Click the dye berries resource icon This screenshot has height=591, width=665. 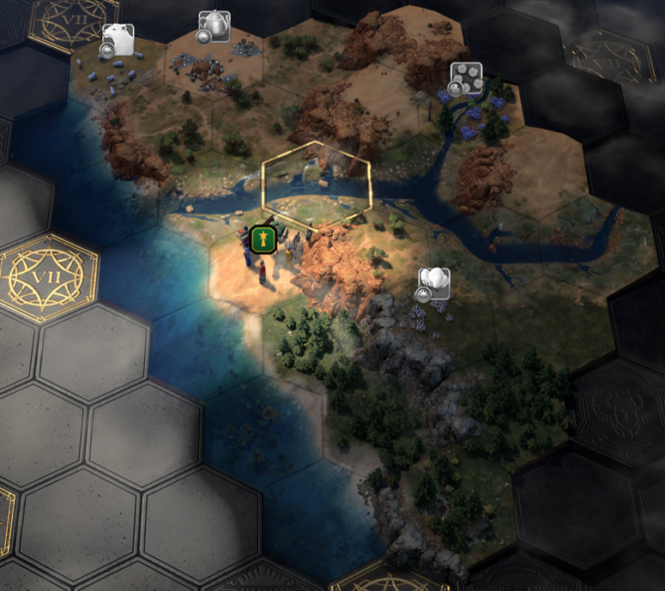tap(466, 77)
